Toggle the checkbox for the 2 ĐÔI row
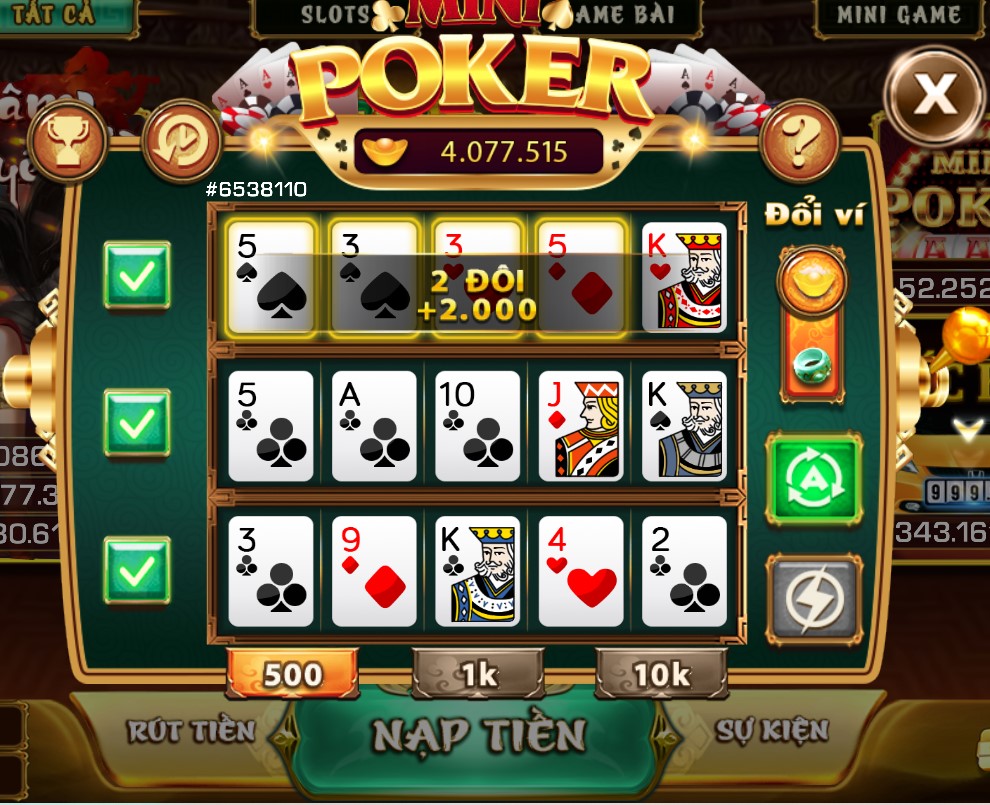 (137, 275)
